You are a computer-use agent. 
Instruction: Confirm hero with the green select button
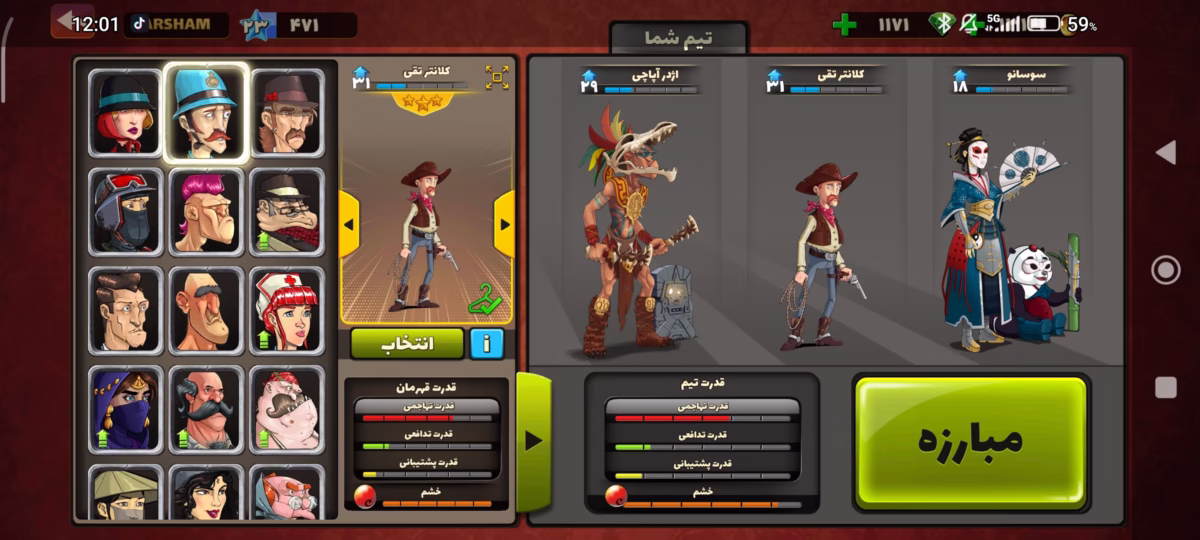tap(407, 343)
